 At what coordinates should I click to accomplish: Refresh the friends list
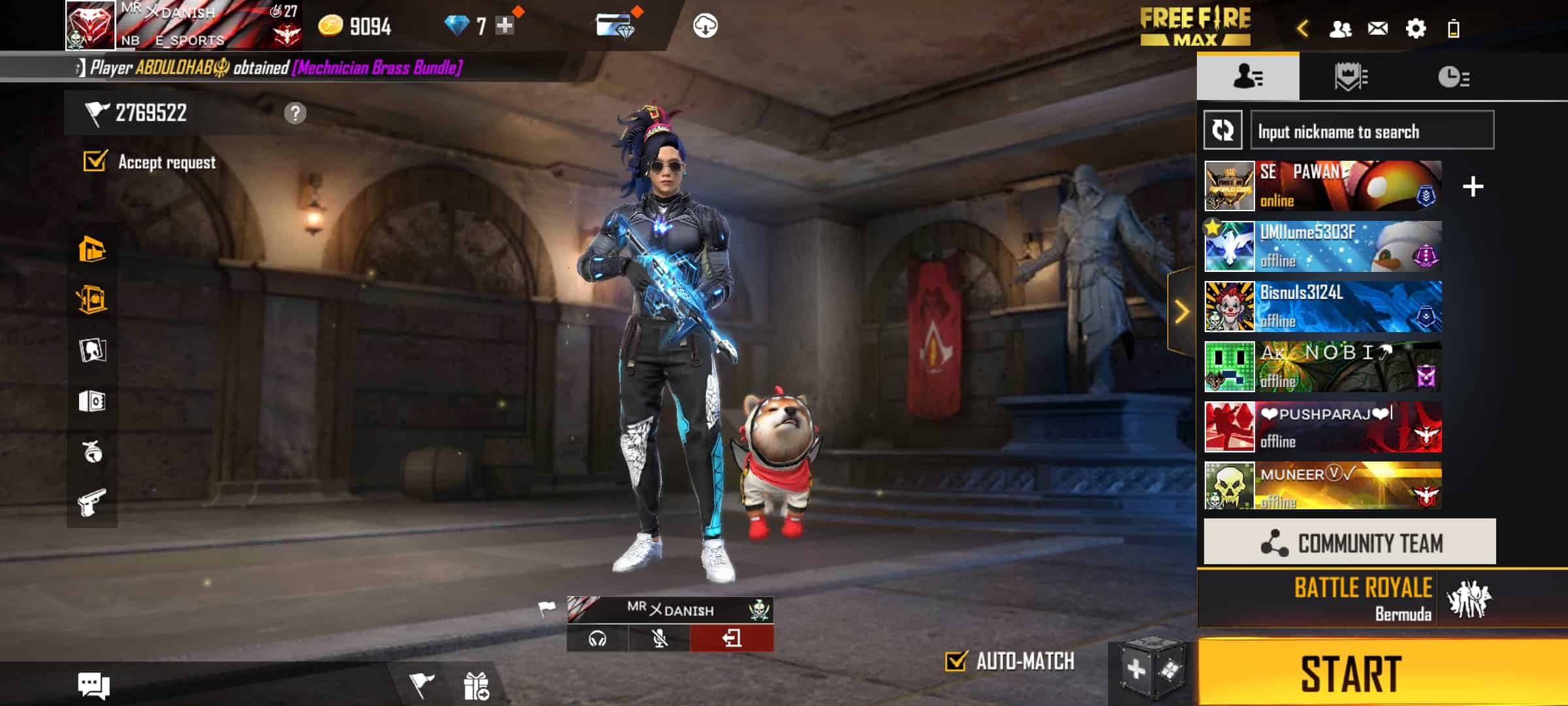point(1223,130)
